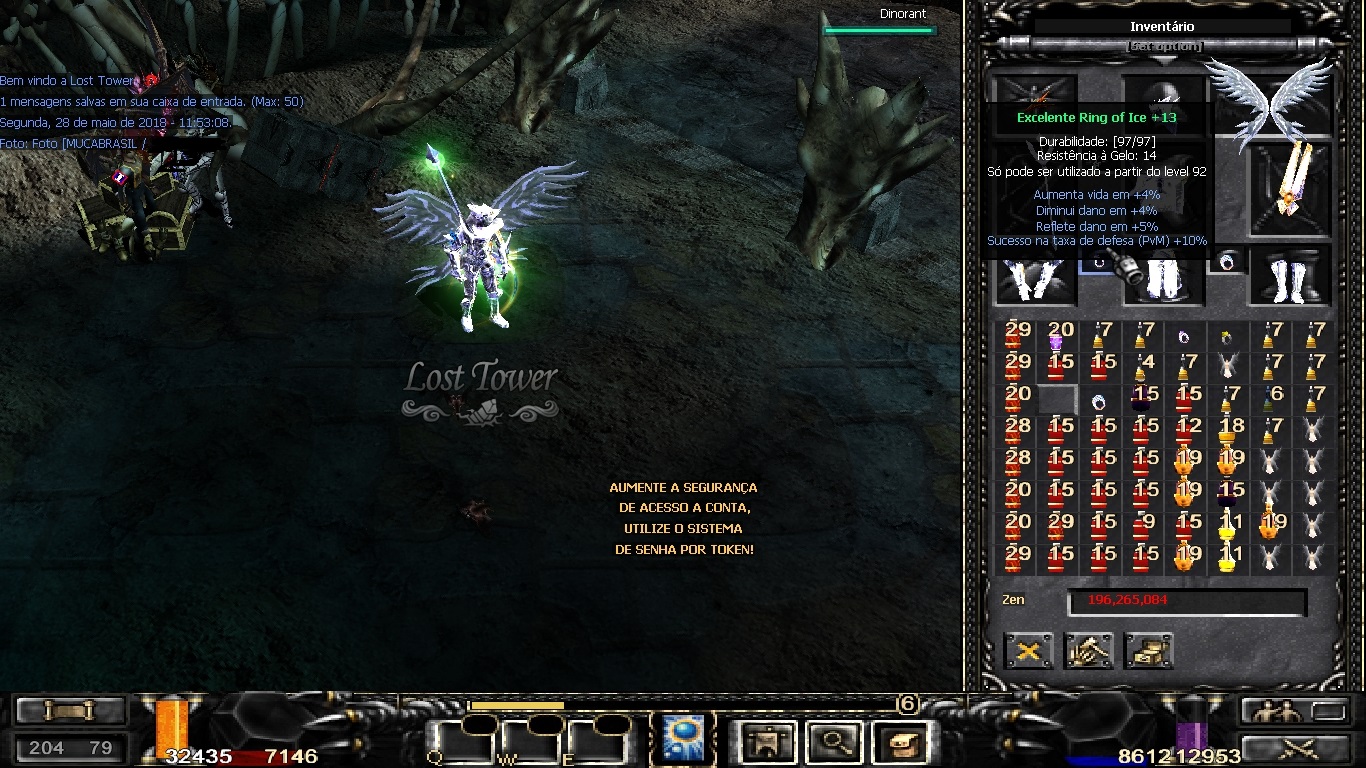Open the personal store chest button
The image size is (1366, 768).
1149,651
